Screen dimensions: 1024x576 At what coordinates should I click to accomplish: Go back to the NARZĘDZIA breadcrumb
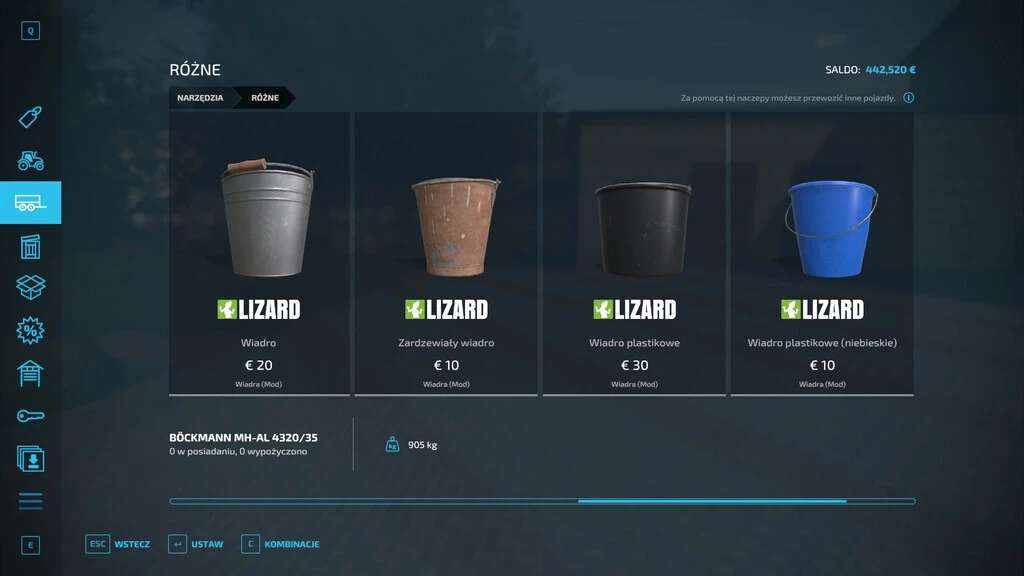(200, 98)
